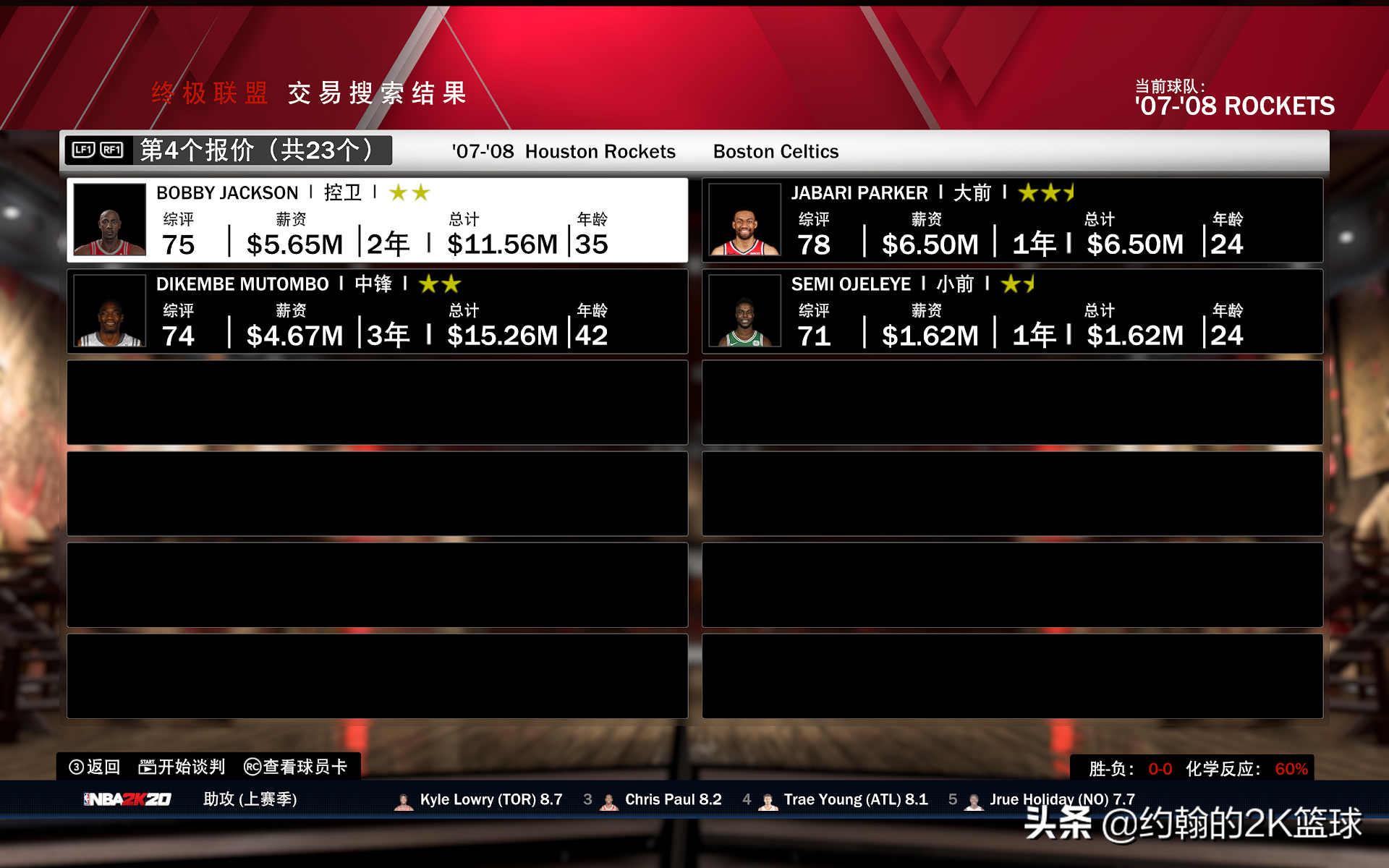Choose the Jabari Parker player row
The width and height of the screenshot is (1389, 868).
coord(1011,220)
